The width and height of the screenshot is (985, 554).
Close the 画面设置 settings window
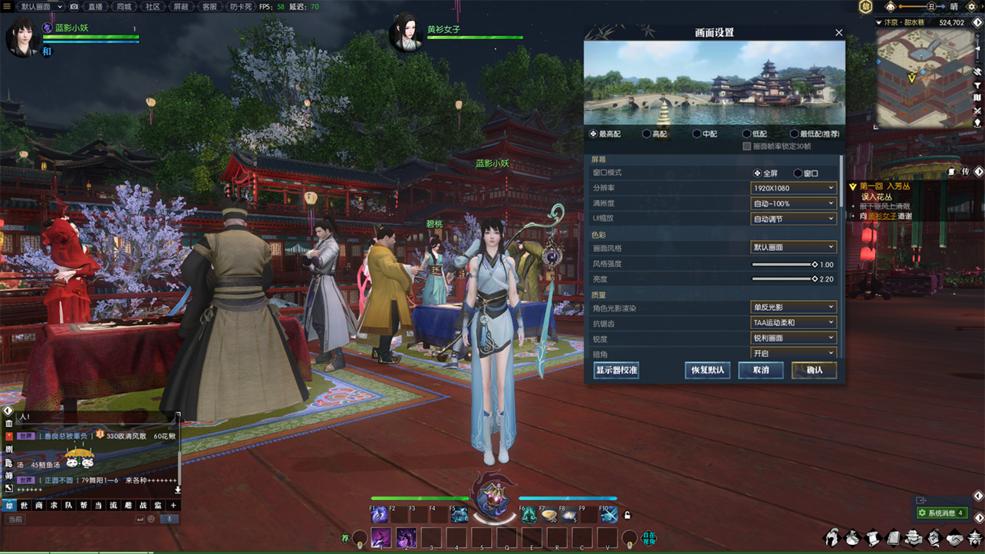(838, 33)
